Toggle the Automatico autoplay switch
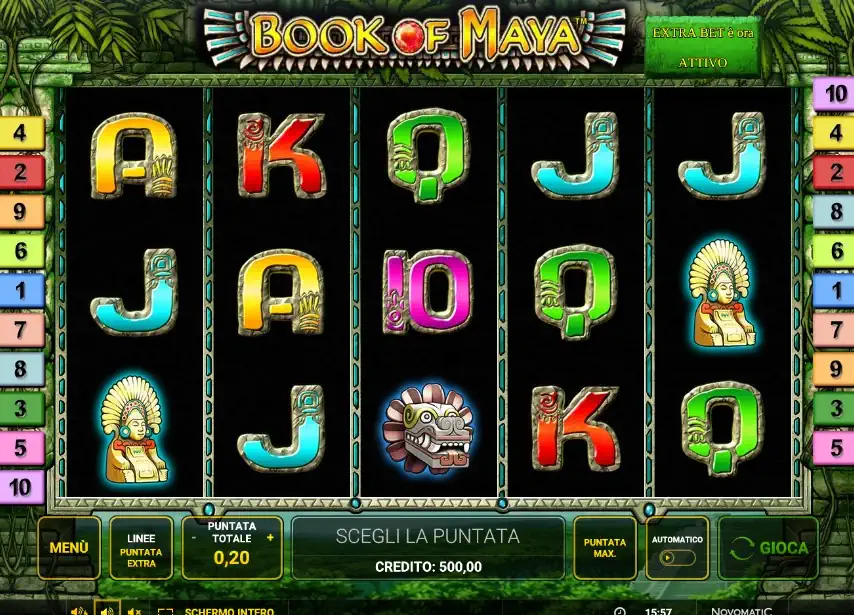Screen dimensions: 854x615 pyautogui.click(x=677, y=558)
